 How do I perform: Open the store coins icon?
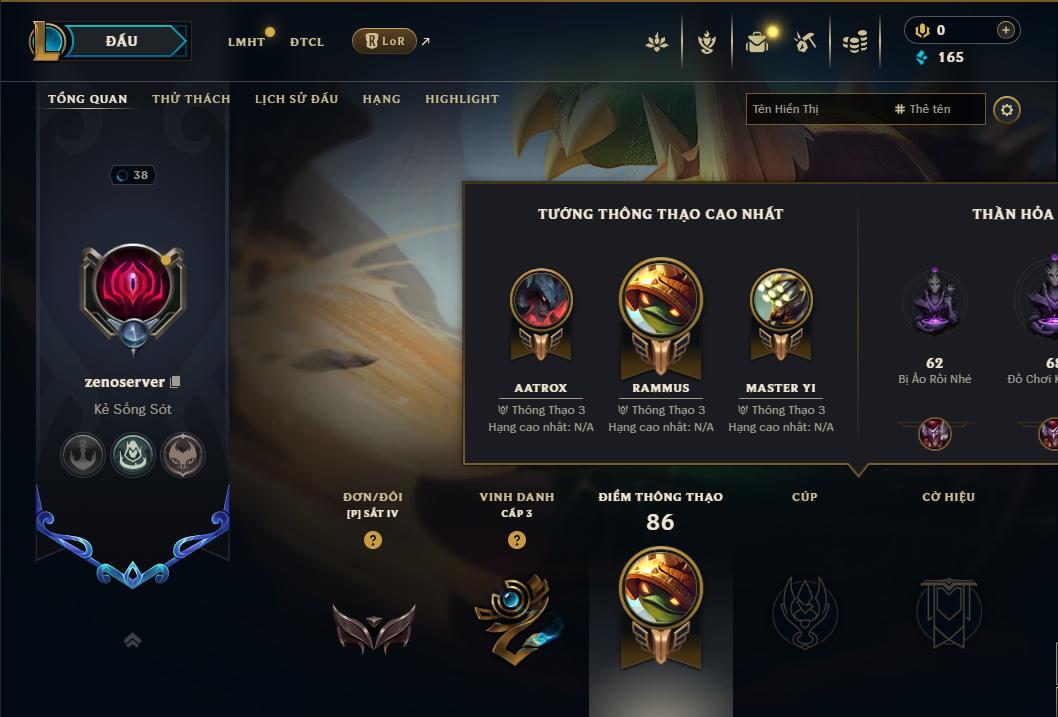pyautogui.click(x=854, y=42)
